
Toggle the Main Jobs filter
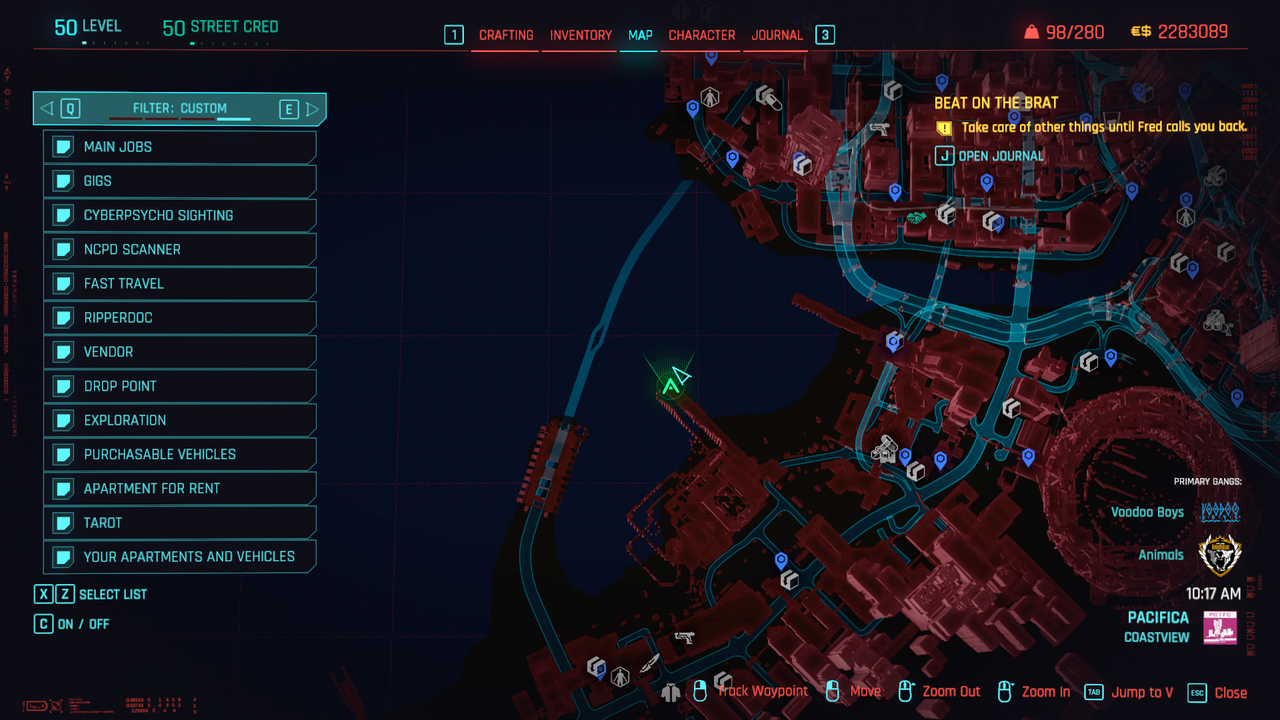coord(180,147)
